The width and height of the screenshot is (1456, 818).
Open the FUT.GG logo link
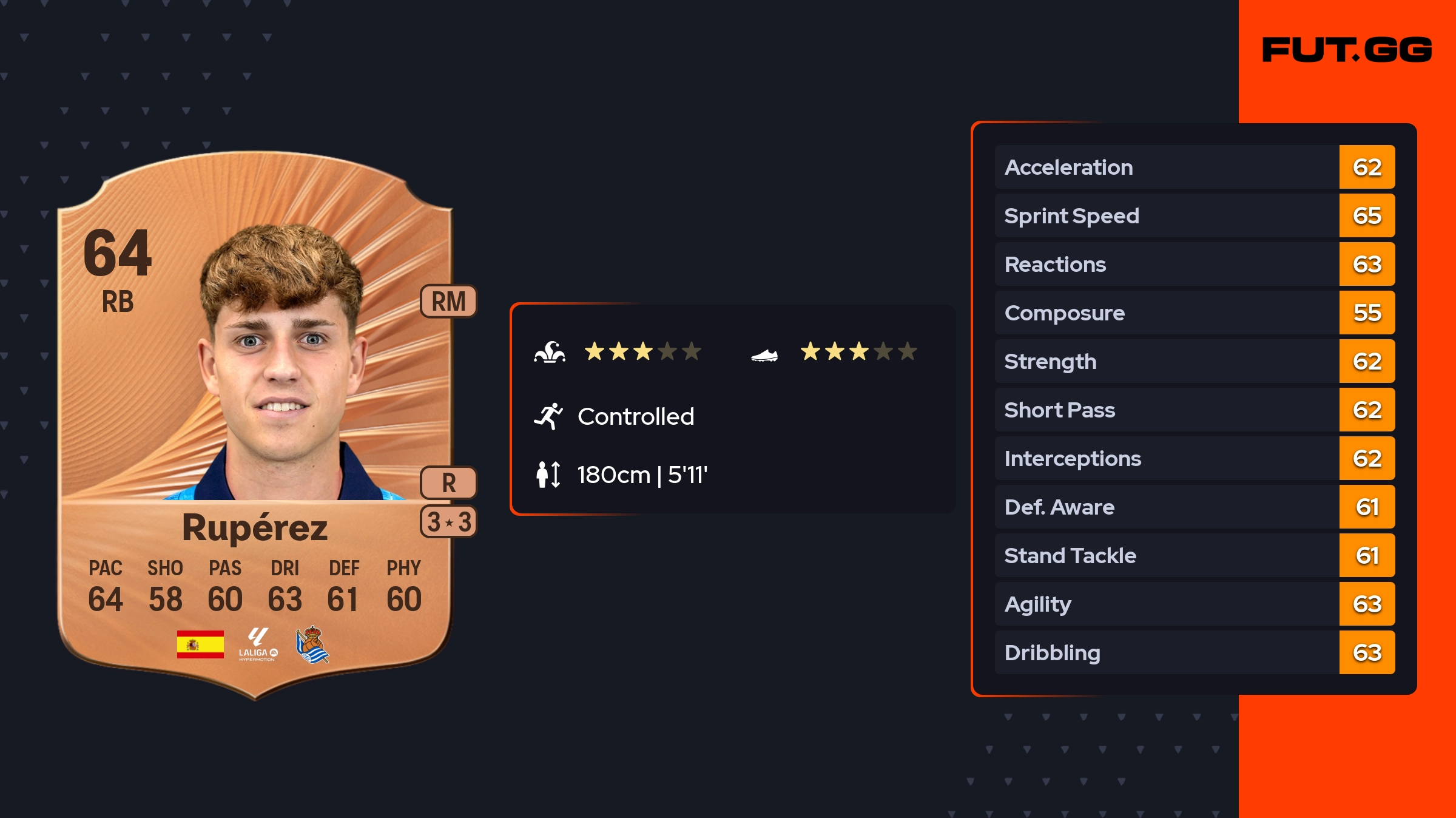1347,50
